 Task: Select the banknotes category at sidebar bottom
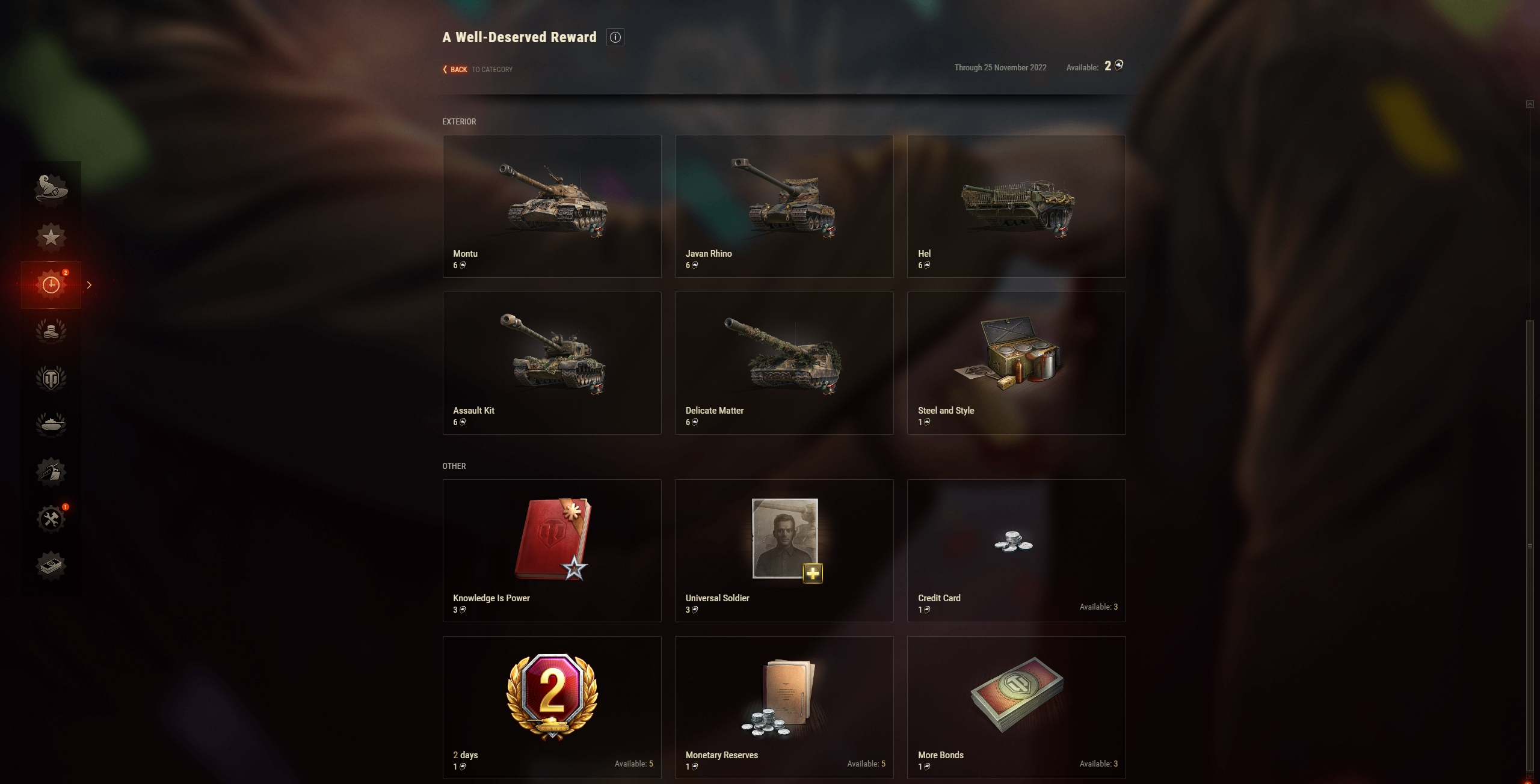pos(51,565)
